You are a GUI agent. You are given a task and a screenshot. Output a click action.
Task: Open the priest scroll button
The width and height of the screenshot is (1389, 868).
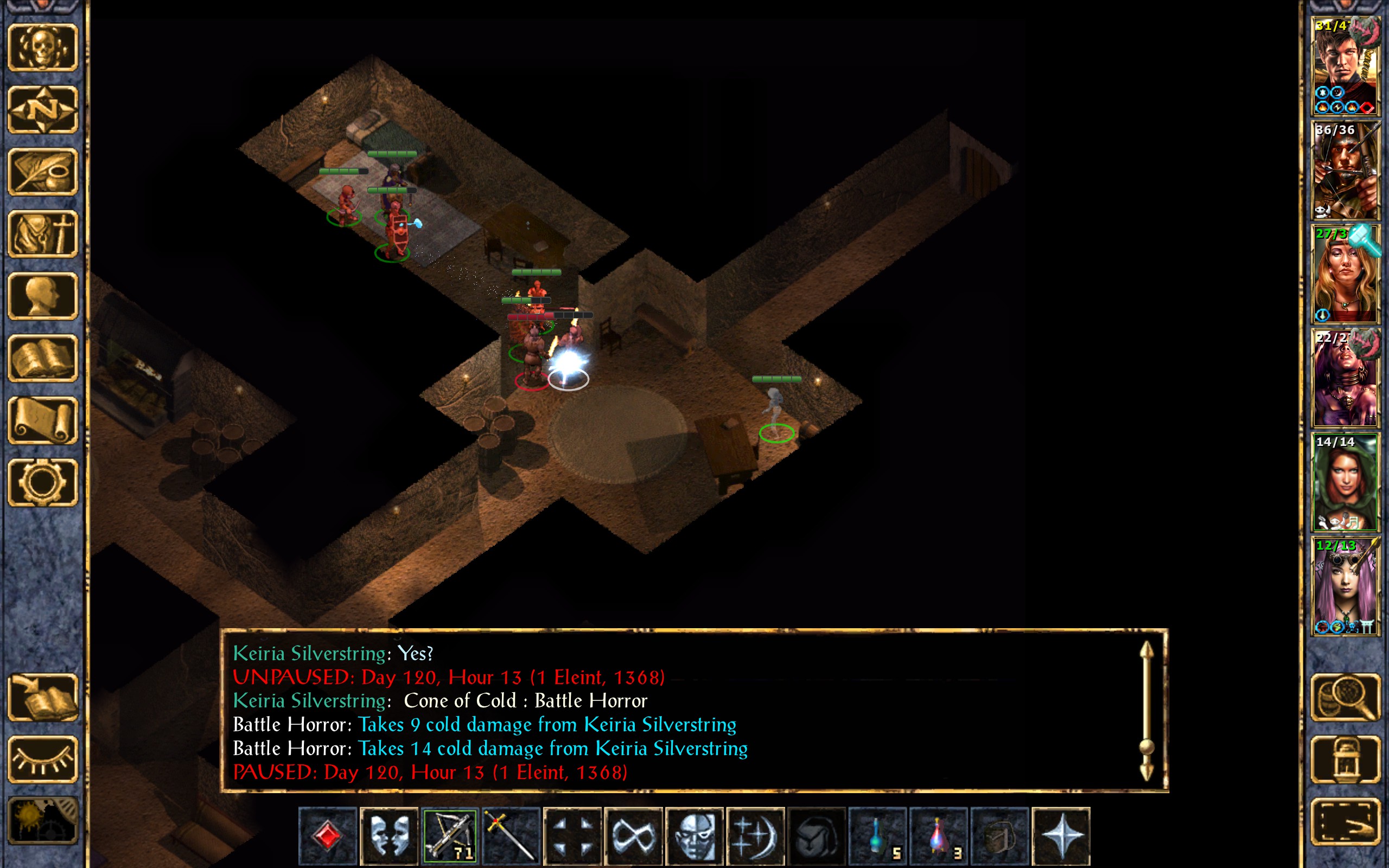(43, 420)
